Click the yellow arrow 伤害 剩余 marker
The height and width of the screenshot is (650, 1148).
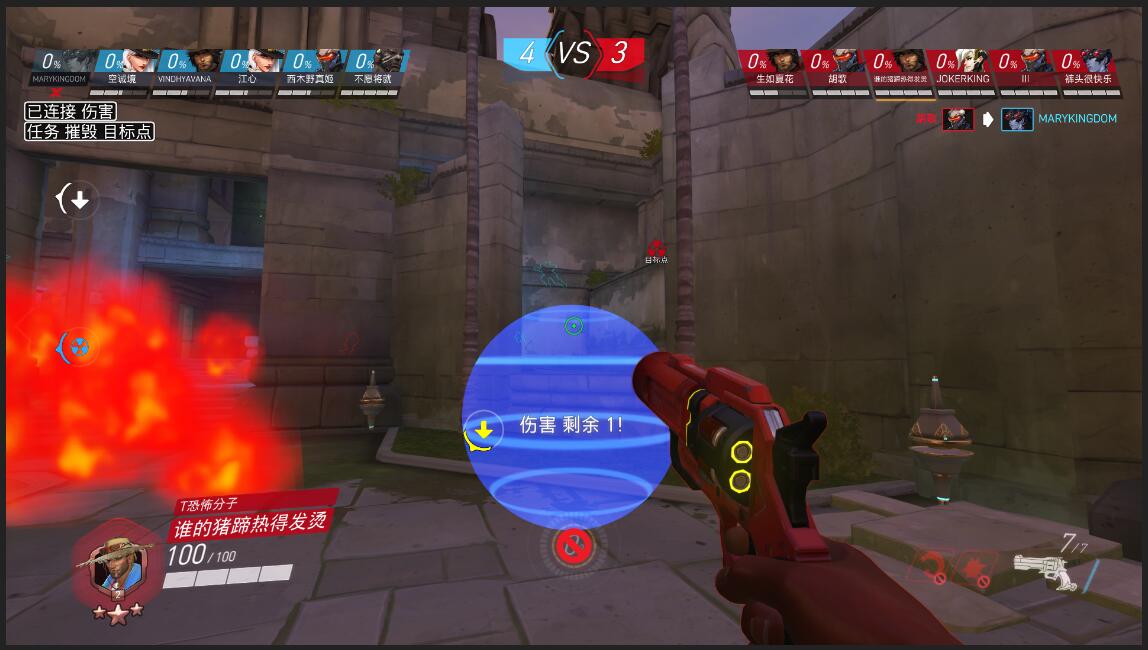click(484, 430)
